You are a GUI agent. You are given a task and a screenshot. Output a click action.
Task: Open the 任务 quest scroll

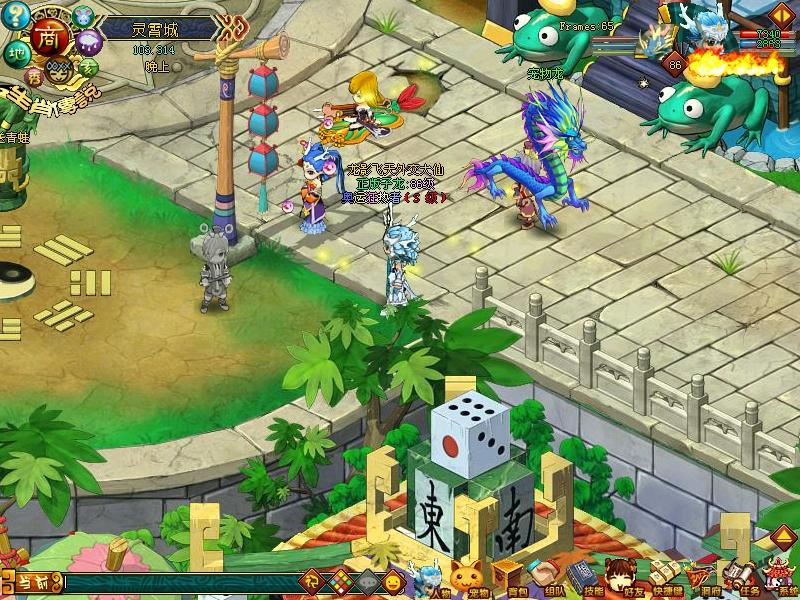[738, 578]
